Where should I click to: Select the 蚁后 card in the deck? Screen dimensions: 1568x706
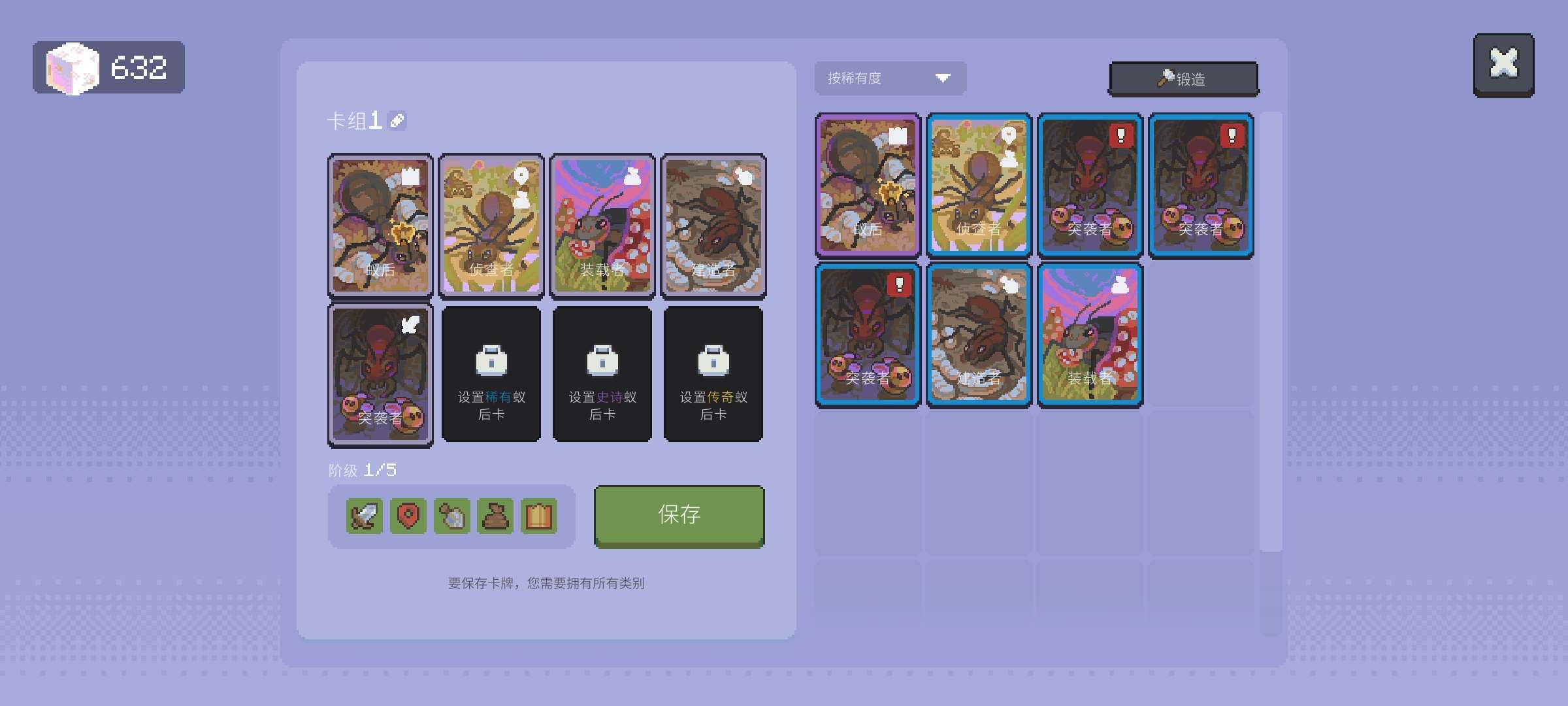[x=380, y=226]
